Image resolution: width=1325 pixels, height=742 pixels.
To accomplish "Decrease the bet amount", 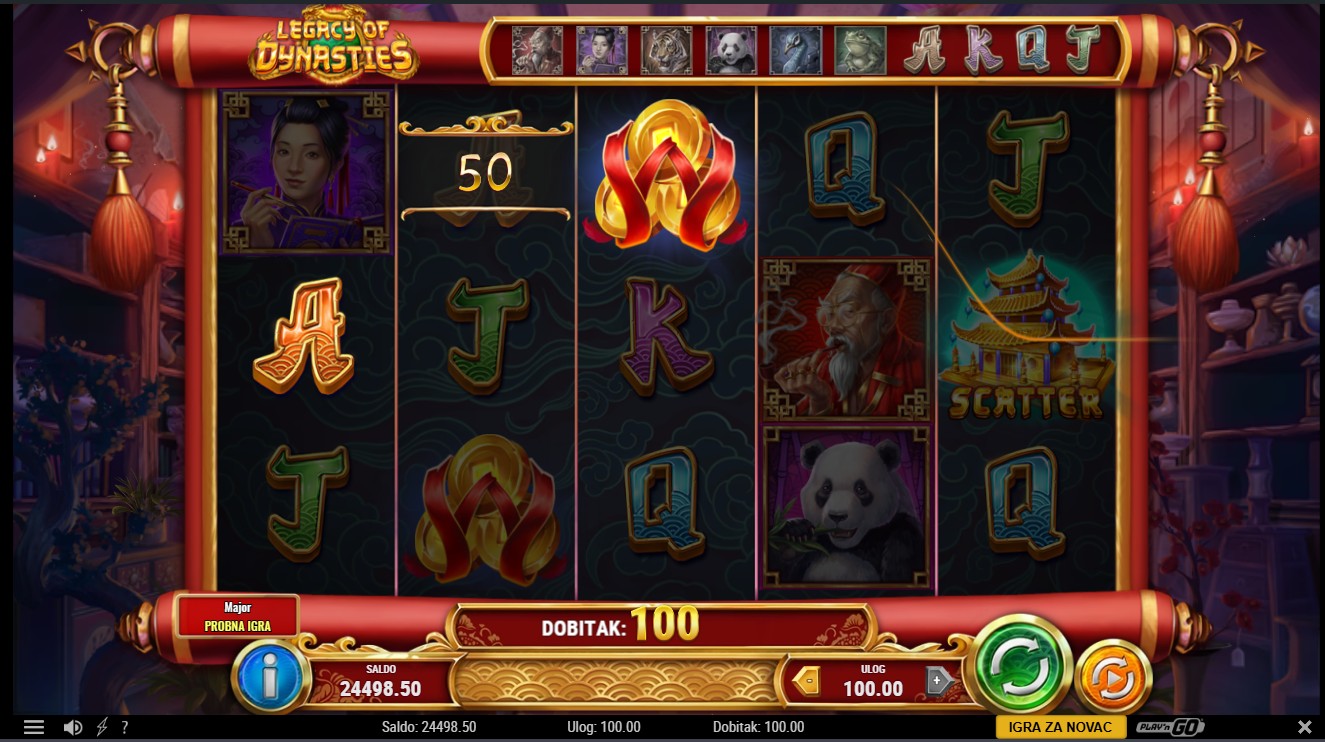I will click(x=806, y=682).
